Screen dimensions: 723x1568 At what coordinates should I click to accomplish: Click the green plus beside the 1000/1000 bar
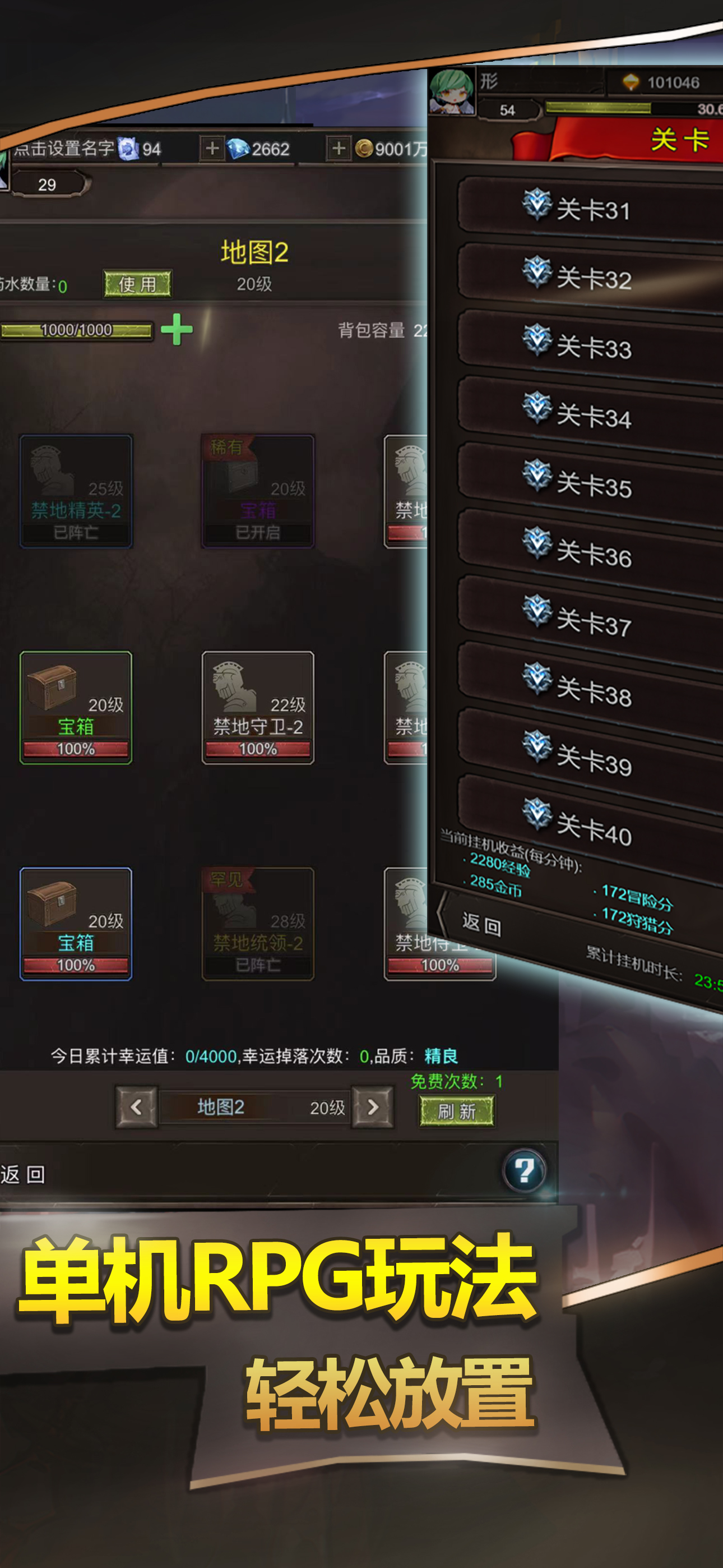click(x=176, y=329)
